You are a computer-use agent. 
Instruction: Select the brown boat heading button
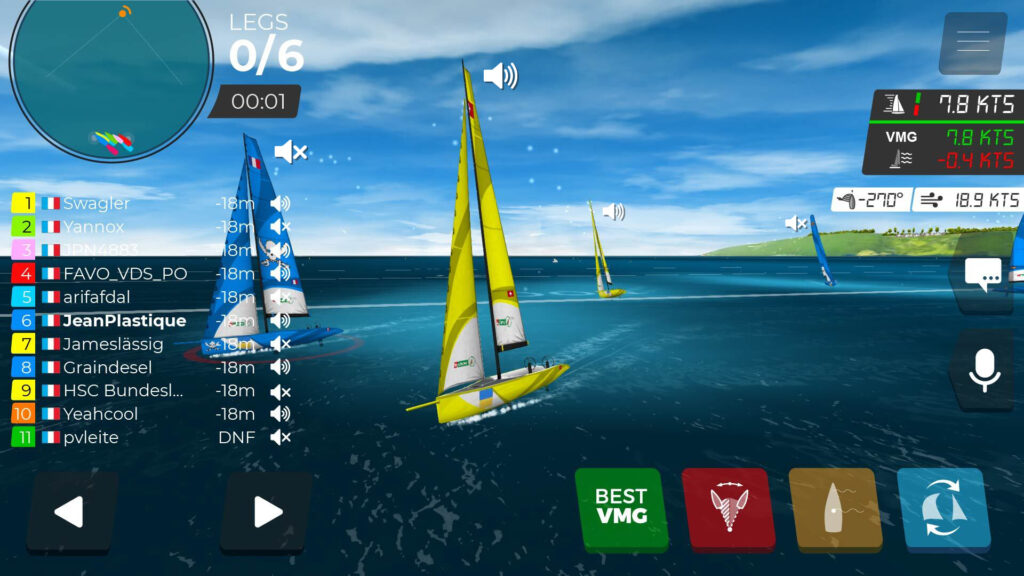point(835,507)
